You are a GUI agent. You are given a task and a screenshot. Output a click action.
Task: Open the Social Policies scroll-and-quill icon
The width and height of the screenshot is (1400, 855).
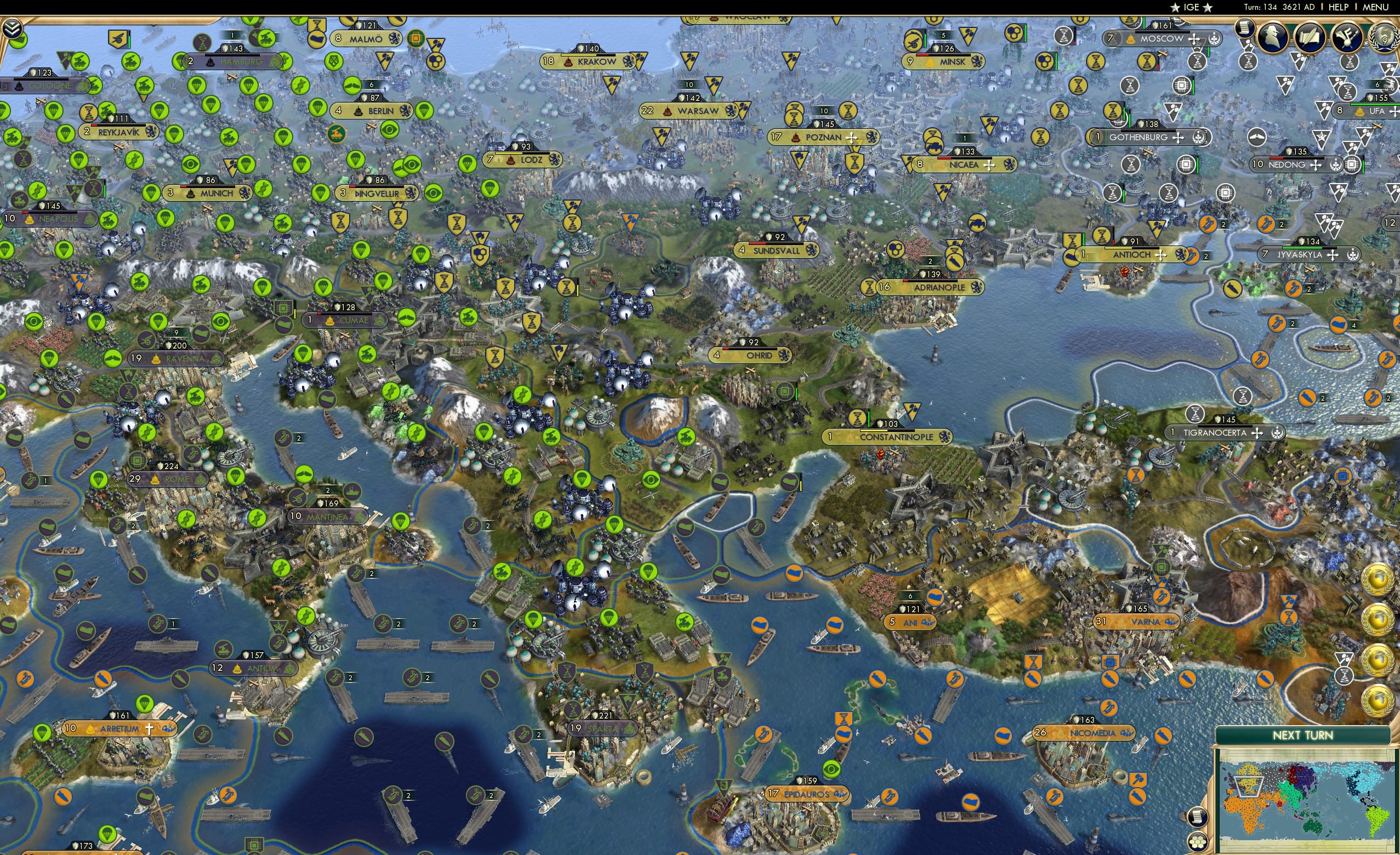(x=1310, y=37)
